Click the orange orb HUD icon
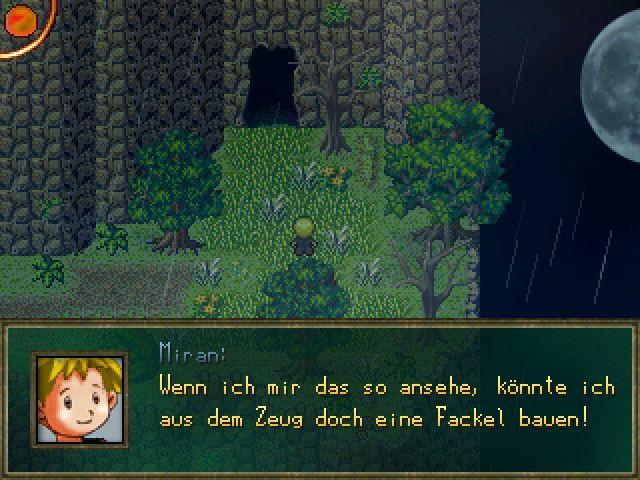Screen dimensions: 640x480 (18, 19)
